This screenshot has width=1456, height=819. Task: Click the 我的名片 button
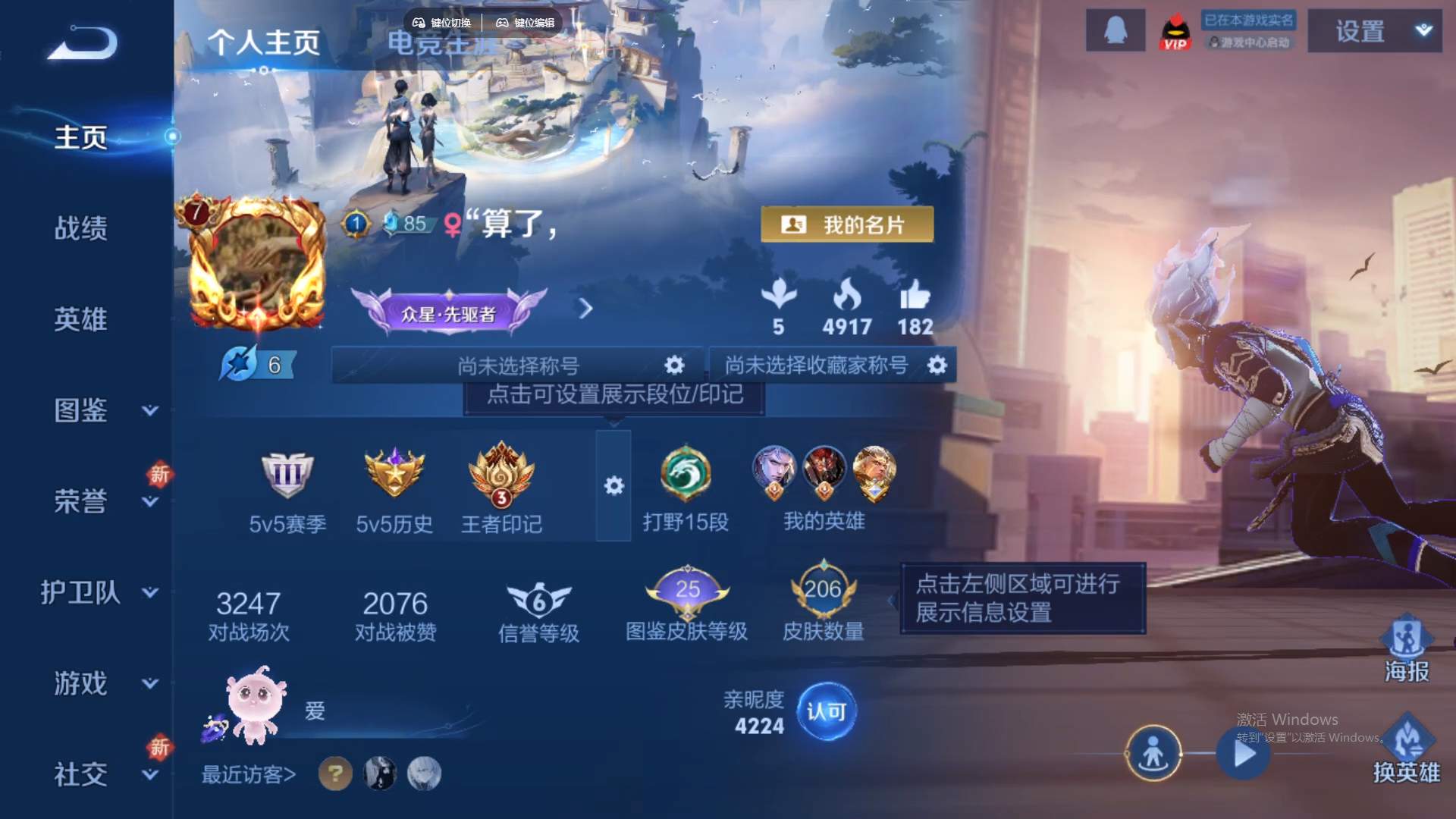click(847, 224)
